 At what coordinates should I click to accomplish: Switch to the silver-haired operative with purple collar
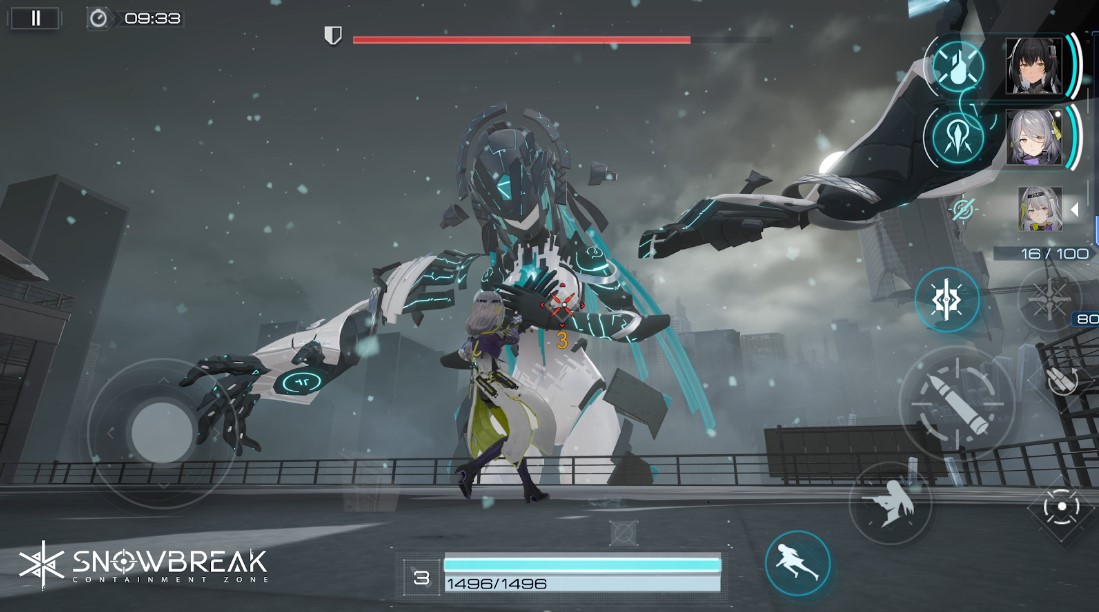(1034, 136)
